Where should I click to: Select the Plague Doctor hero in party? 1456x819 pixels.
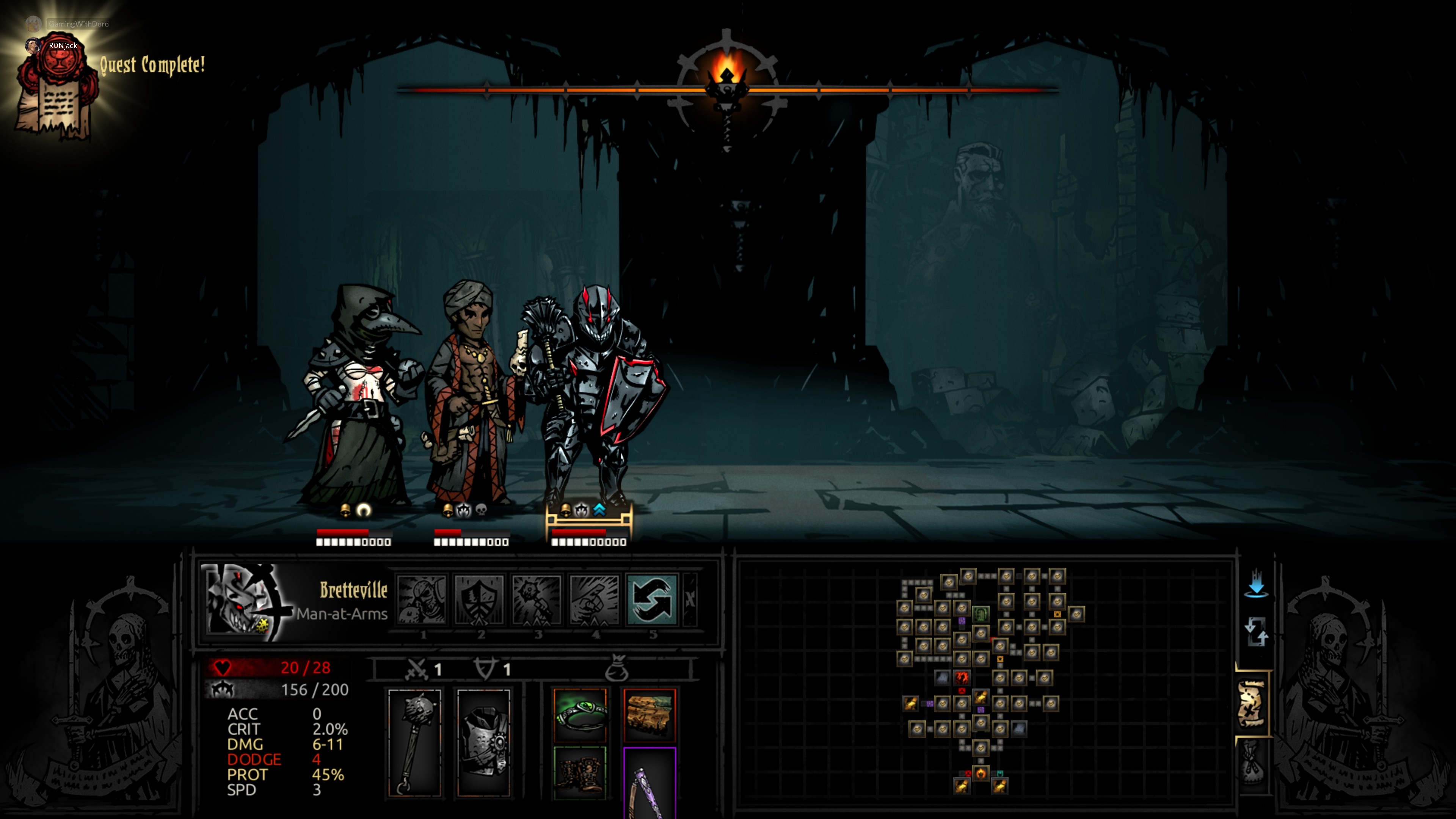pos(356,395)
